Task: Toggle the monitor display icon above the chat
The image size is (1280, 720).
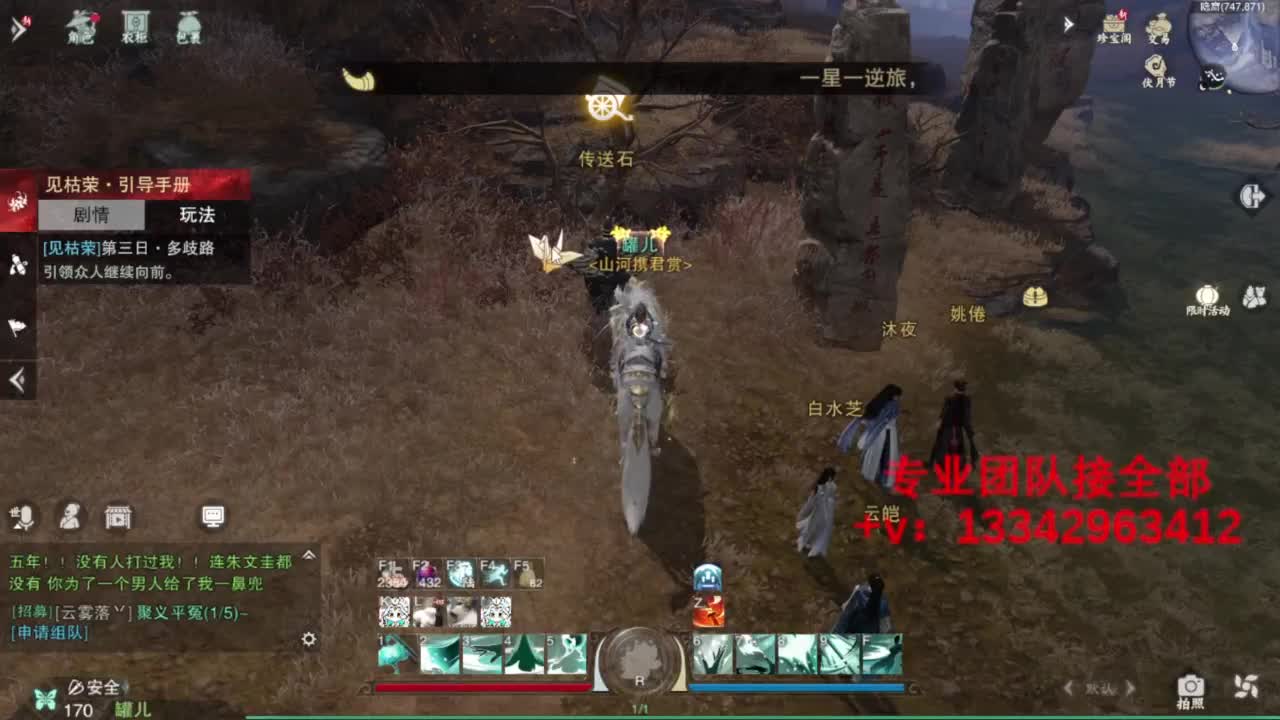Action: pos(212,516)
